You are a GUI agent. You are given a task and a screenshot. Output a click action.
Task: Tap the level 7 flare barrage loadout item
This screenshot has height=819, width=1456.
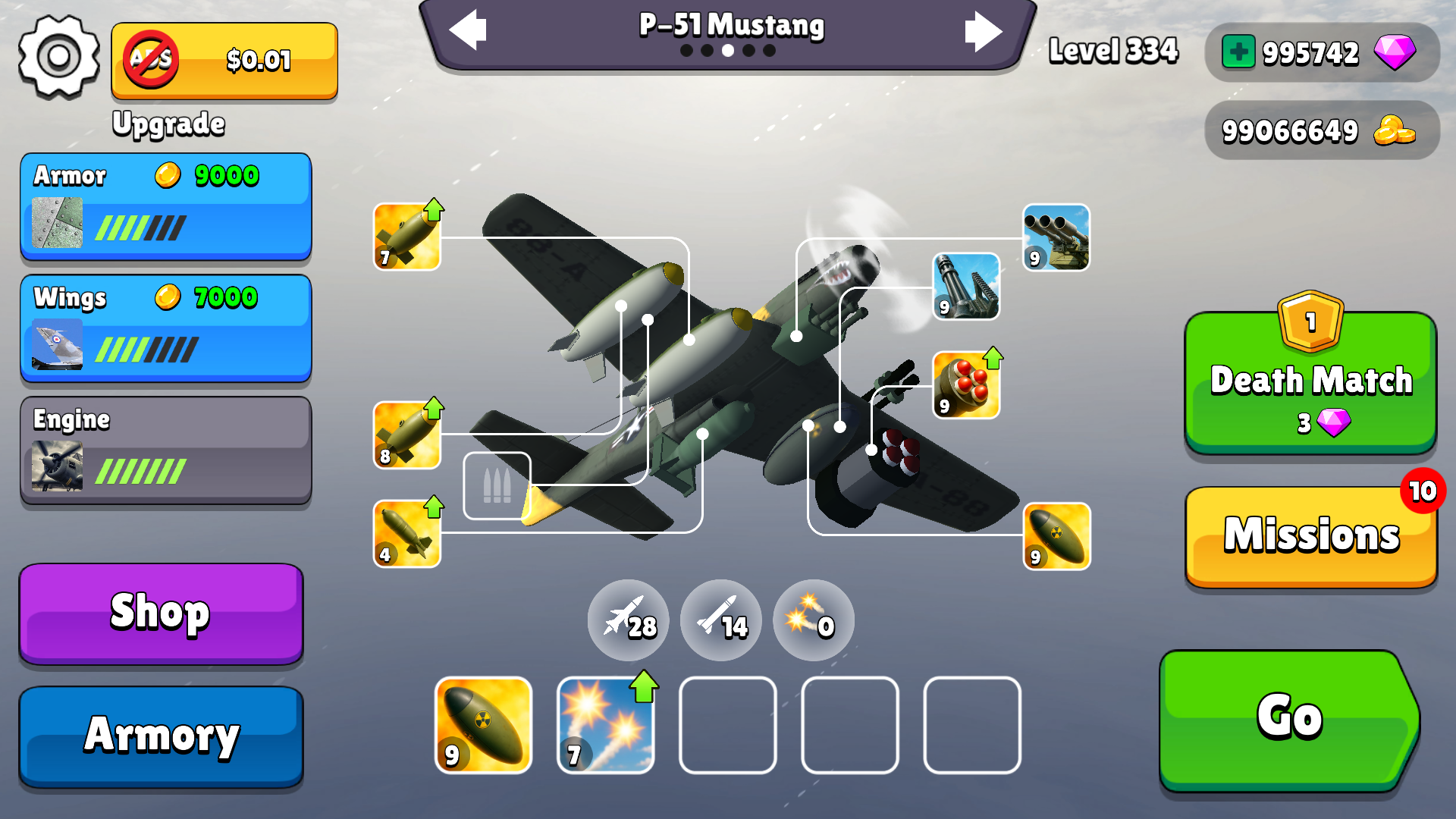[x=604, y=725]
